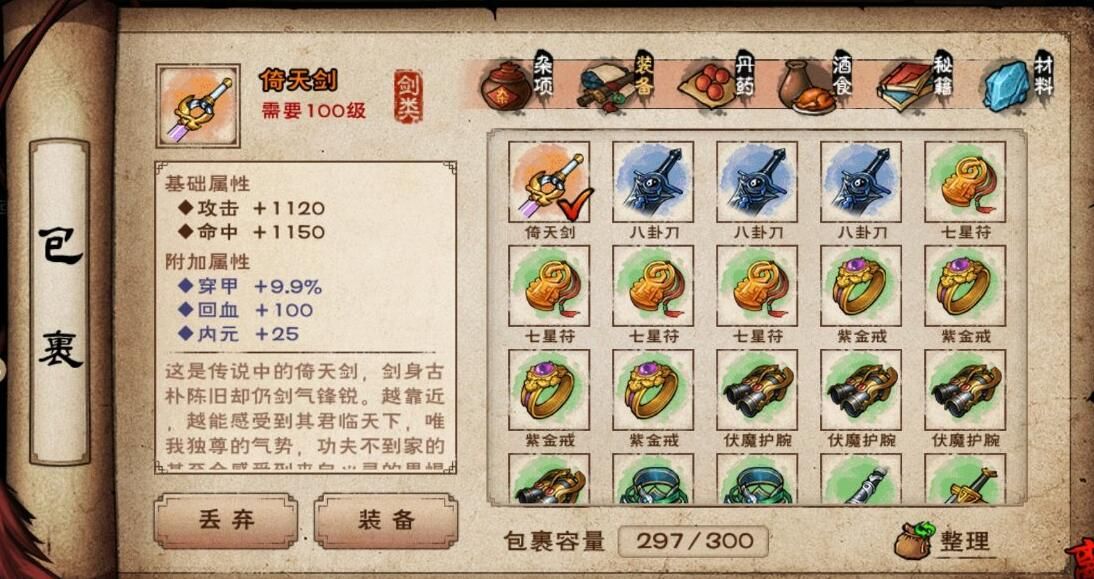This screenshot has height=579, width=1094.
Task: Sort the bag with the 整理 button
Action: pos(943,541)
